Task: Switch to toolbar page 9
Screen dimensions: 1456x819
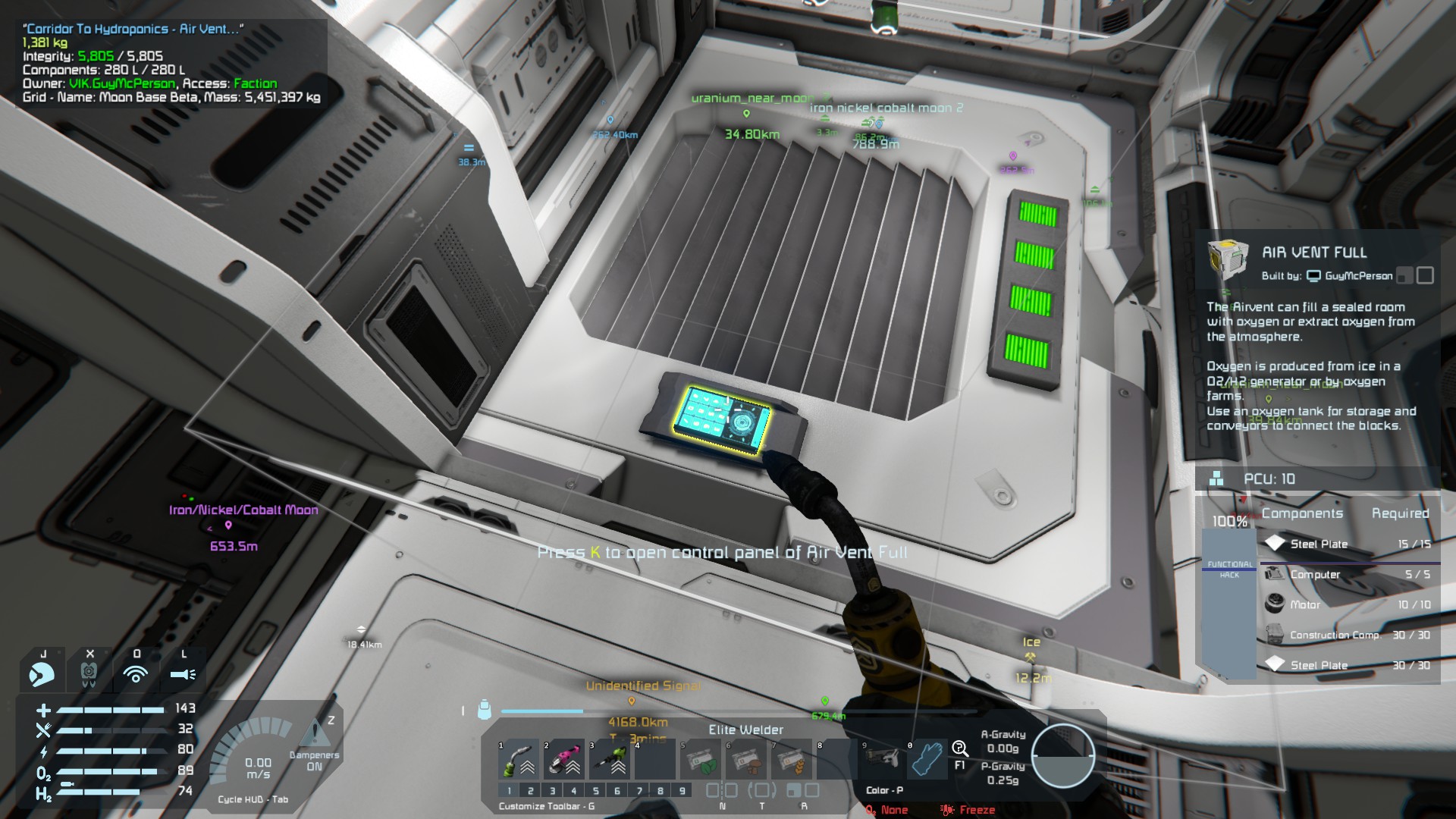Action: [x=682, y=791]
